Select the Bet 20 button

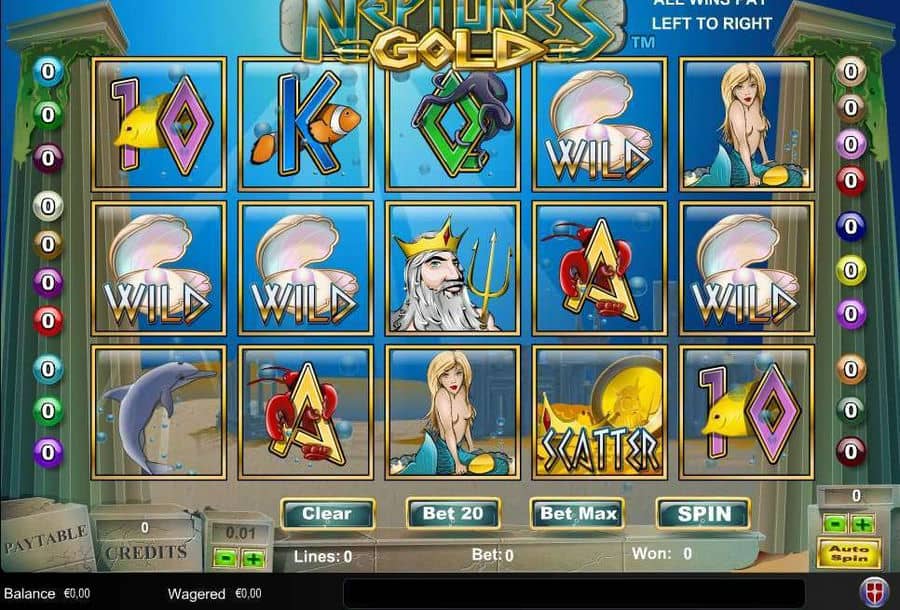(453, 514)
